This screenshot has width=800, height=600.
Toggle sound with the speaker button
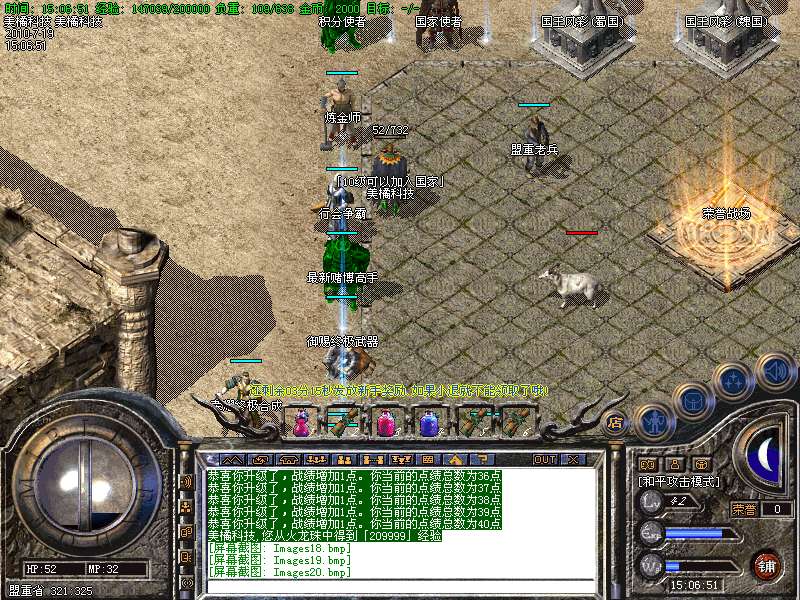(775, 371)
